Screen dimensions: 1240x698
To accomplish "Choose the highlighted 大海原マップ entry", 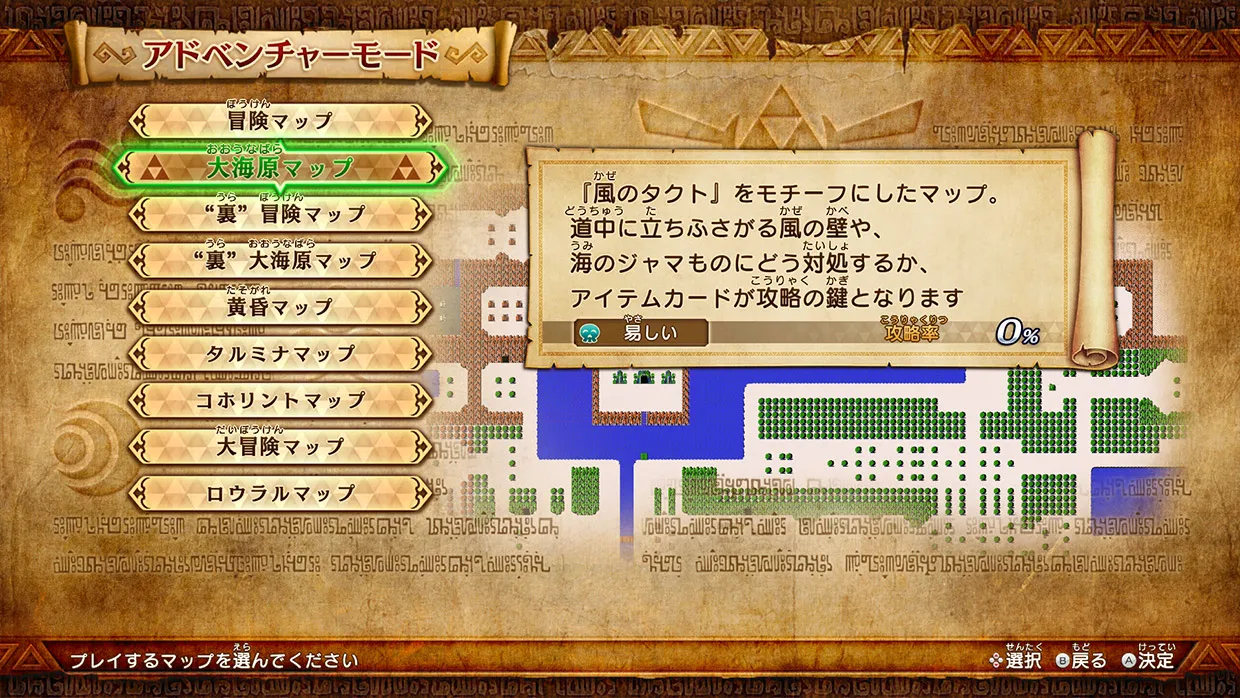I will [280, 168].
